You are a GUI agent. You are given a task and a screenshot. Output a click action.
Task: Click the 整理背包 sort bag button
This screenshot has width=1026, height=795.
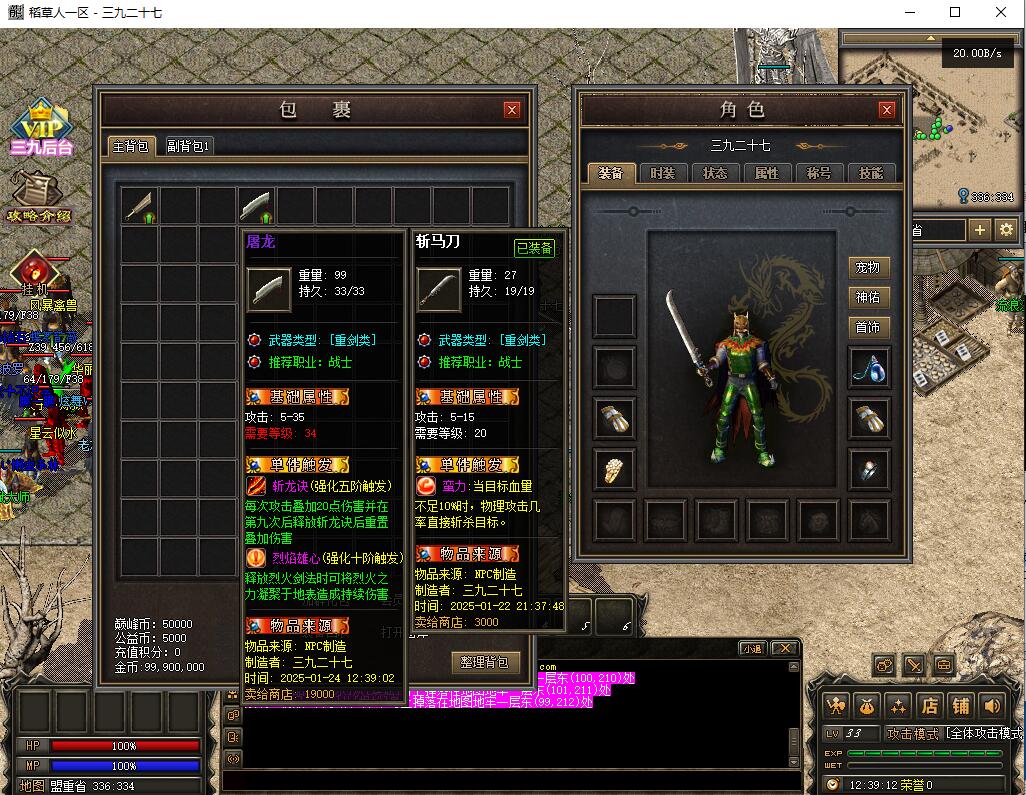click(486, 662)
